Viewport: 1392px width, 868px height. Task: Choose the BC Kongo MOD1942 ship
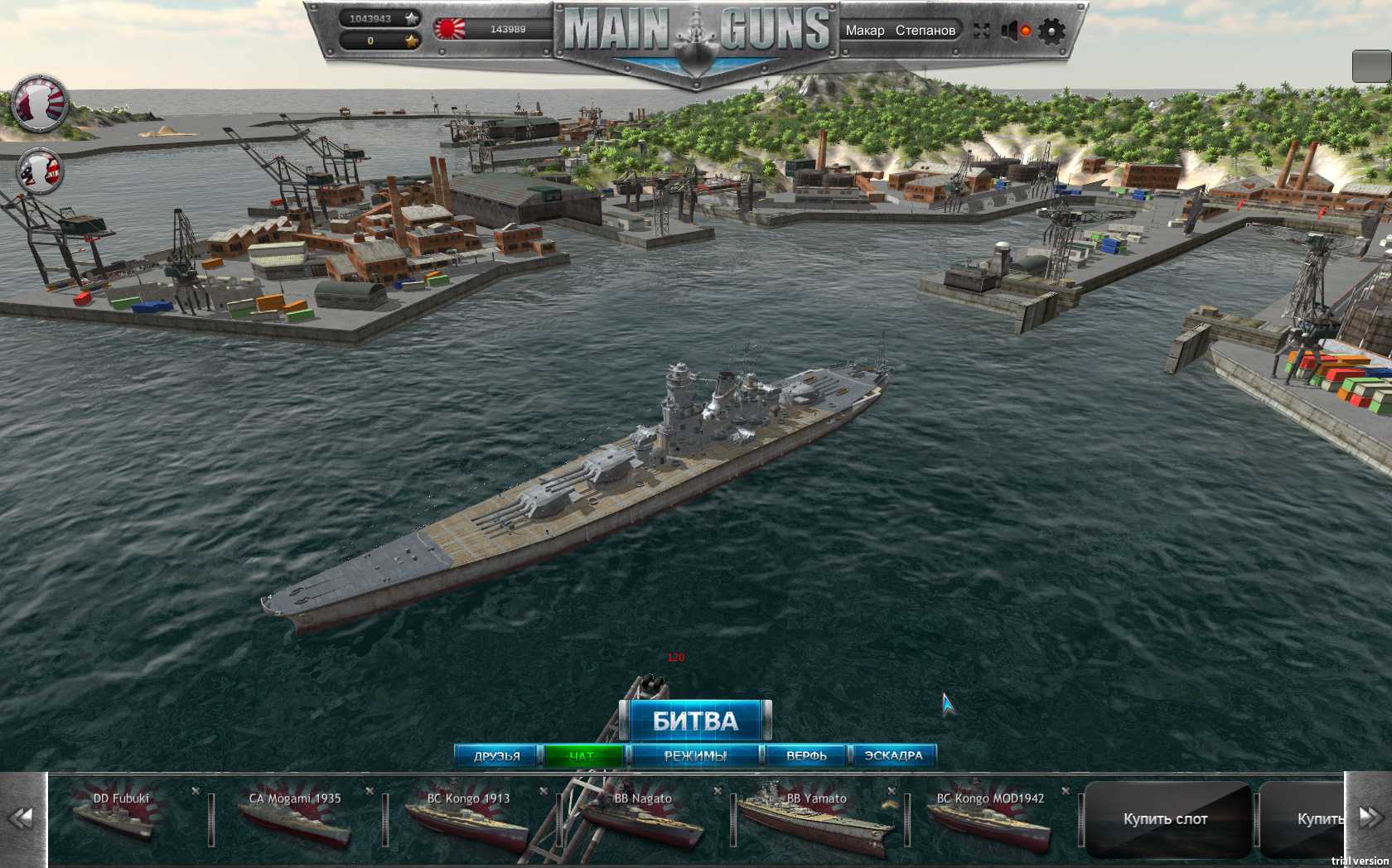pyautogui.click(x=991, y=818)
